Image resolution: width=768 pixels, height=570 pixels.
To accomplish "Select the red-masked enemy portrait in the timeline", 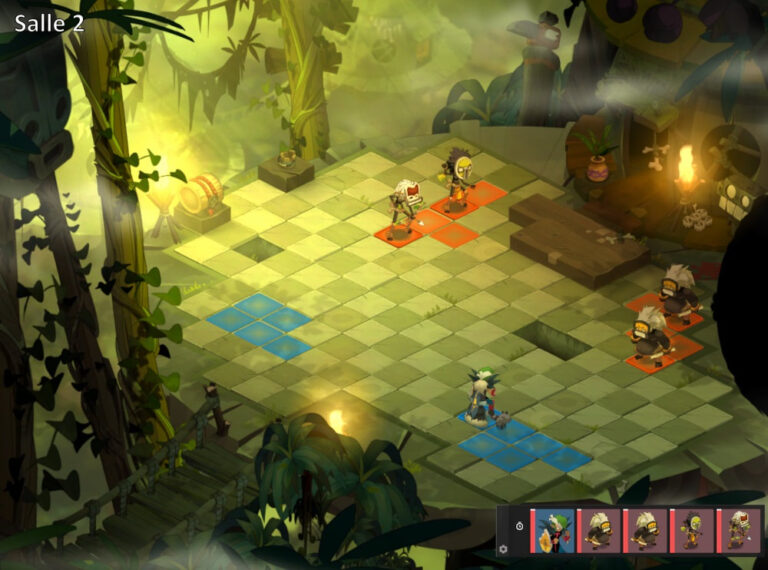I will coord(739,530).
